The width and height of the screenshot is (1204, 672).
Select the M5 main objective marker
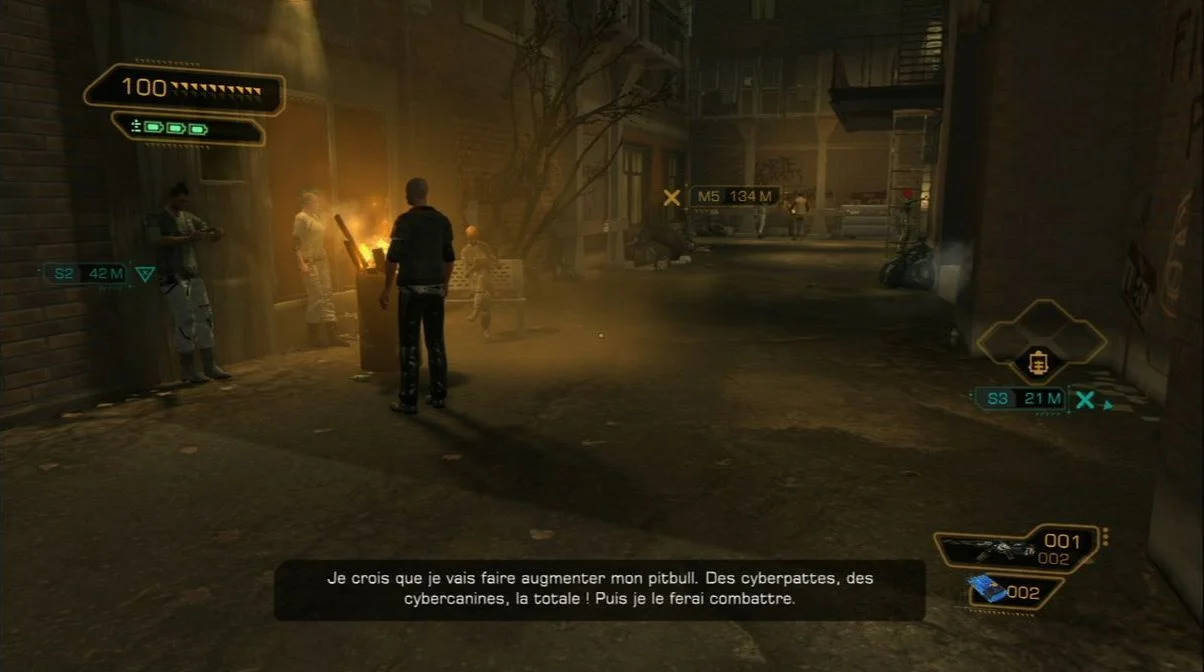tap(734, 196)
